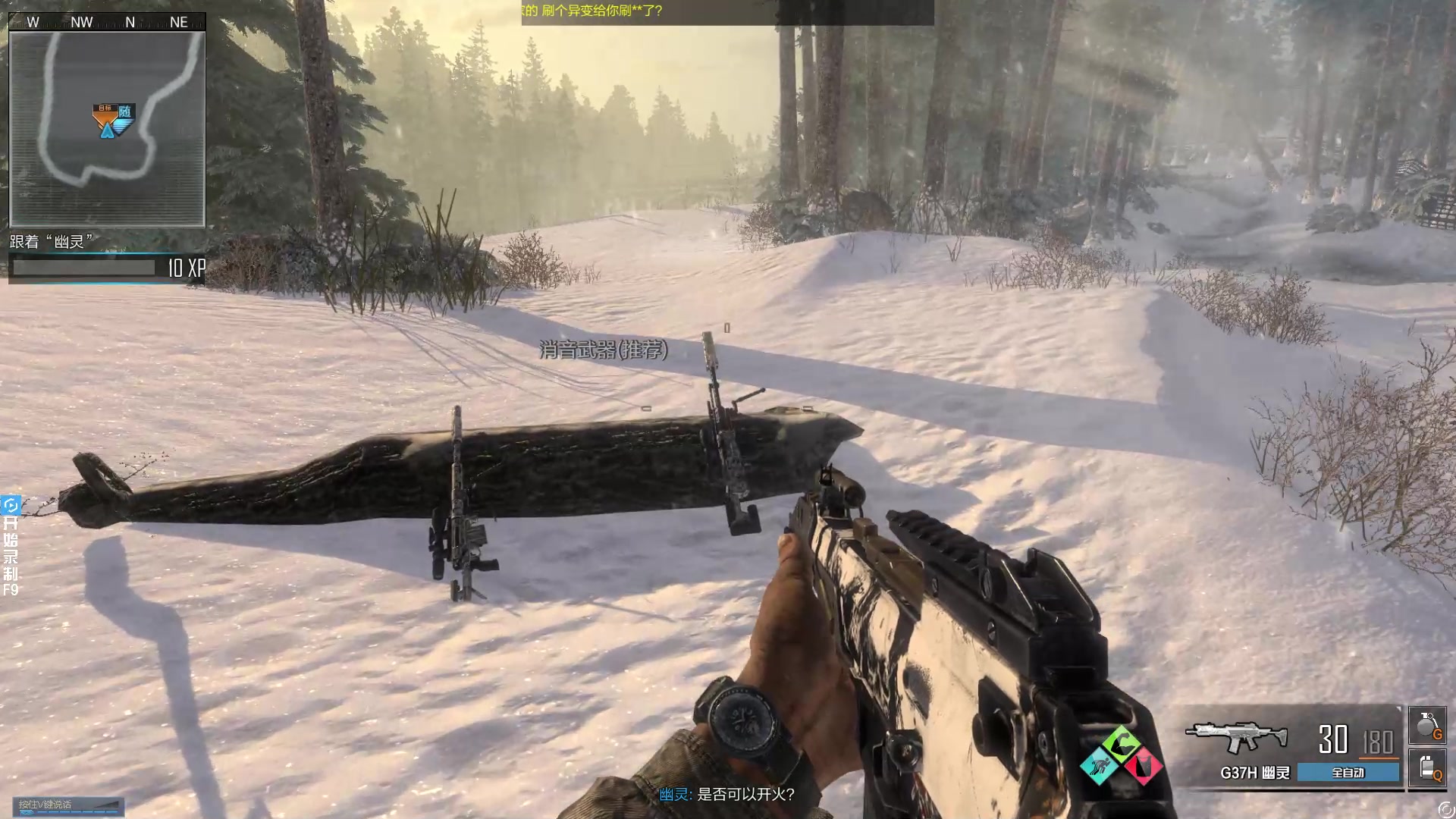Choose the grenade equipment slot

[x=1426, y=725]
